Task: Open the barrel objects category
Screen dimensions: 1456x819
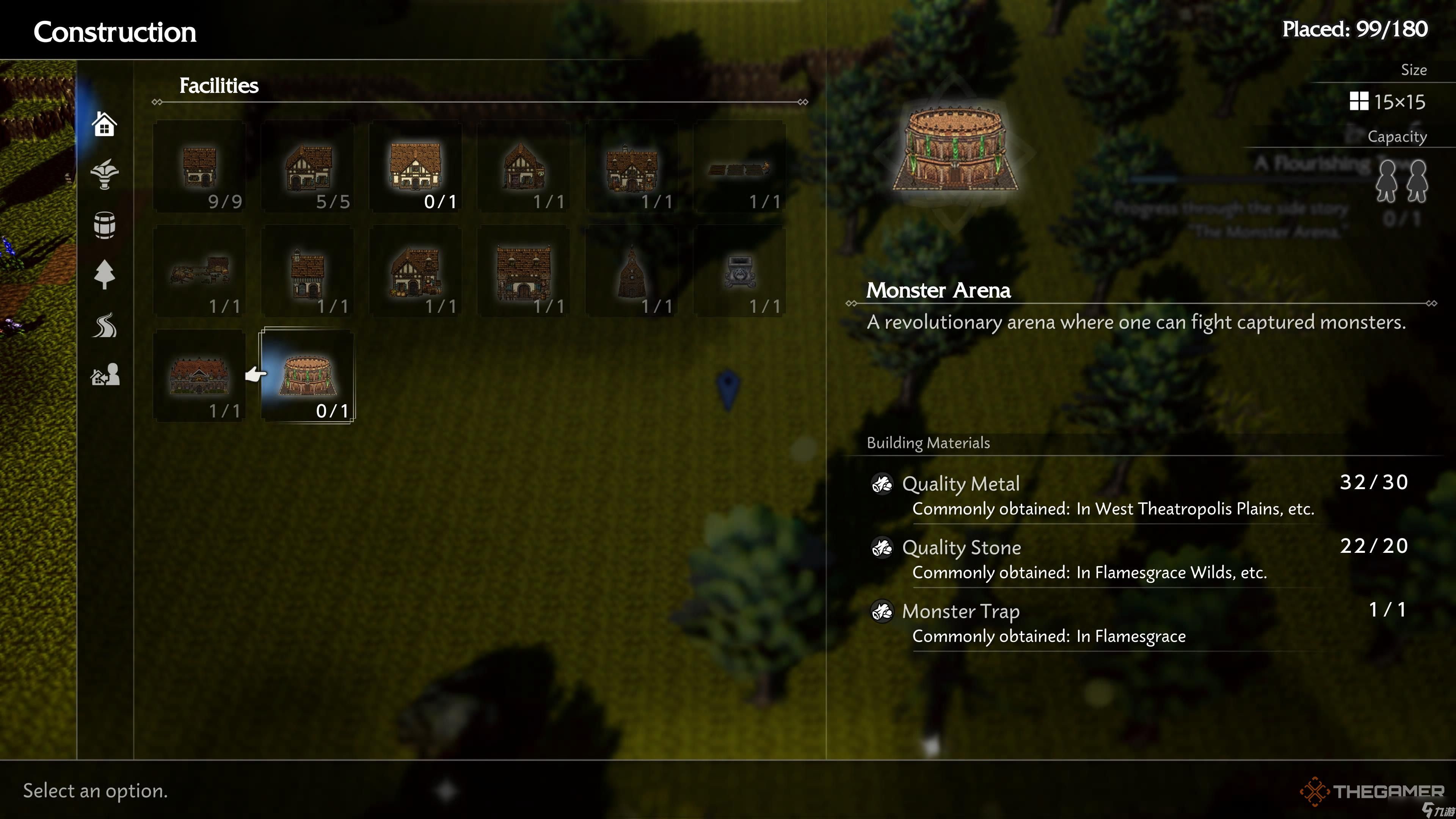Action: (105, 225)
